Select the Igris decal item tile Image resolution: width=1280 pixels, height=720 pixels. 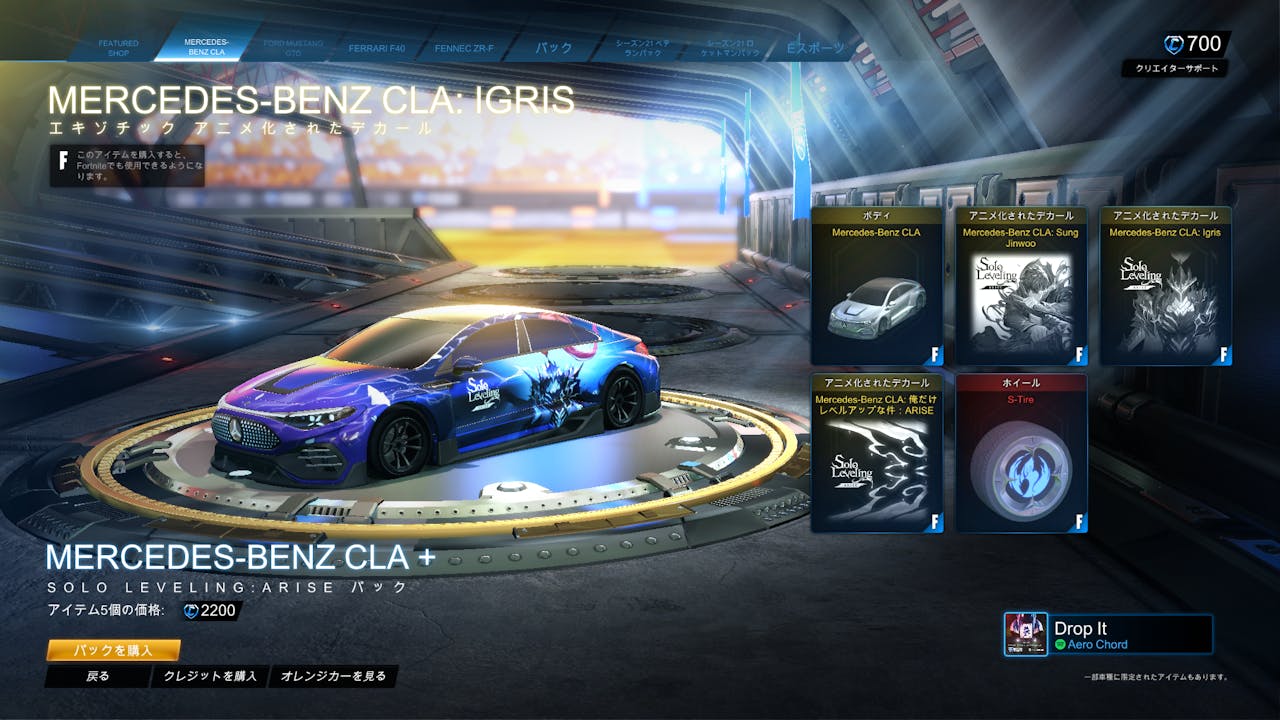(x=1166, y=286)
